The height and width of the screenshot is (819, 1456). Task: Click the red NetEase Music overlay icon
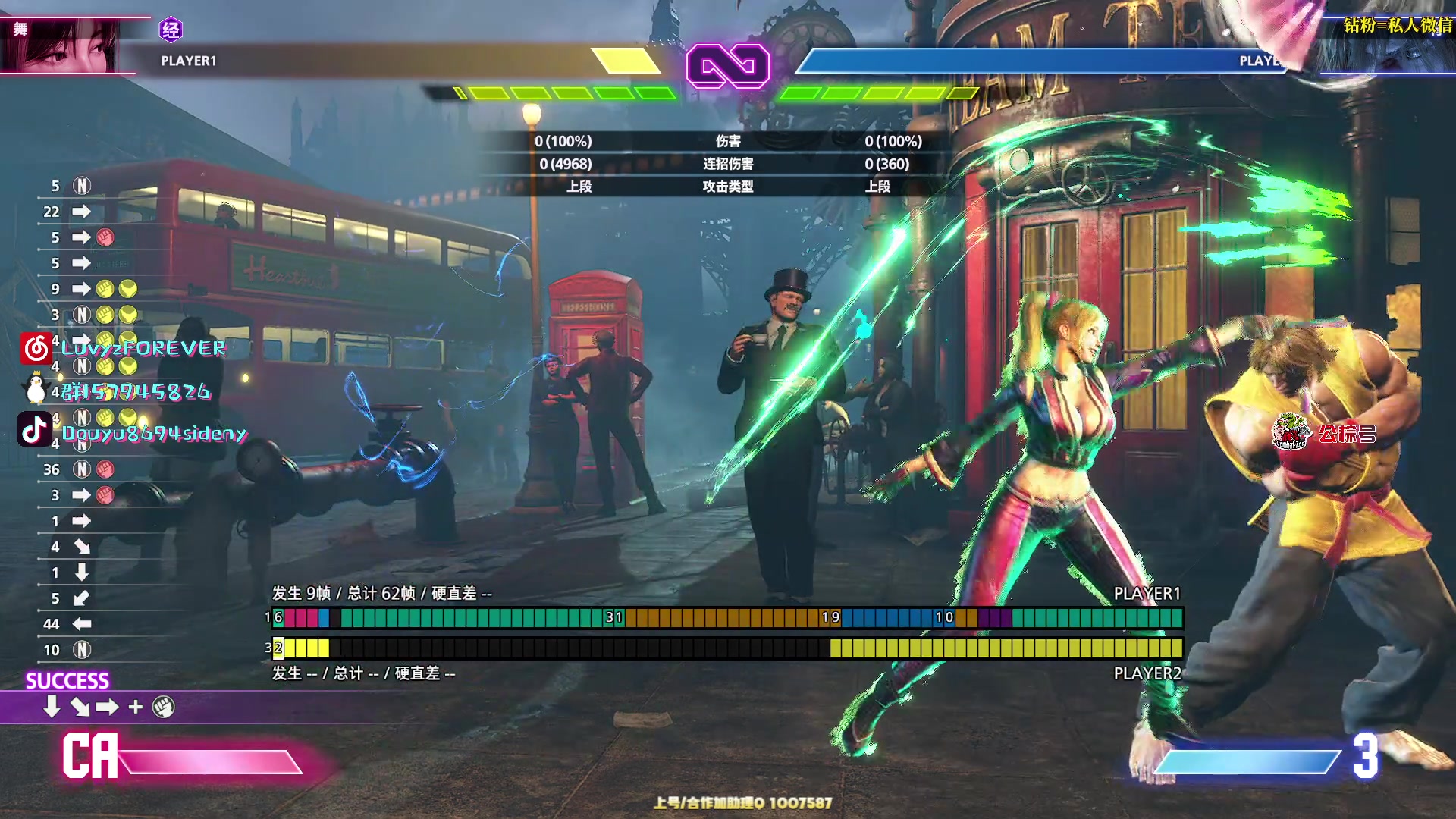(36, 348)
